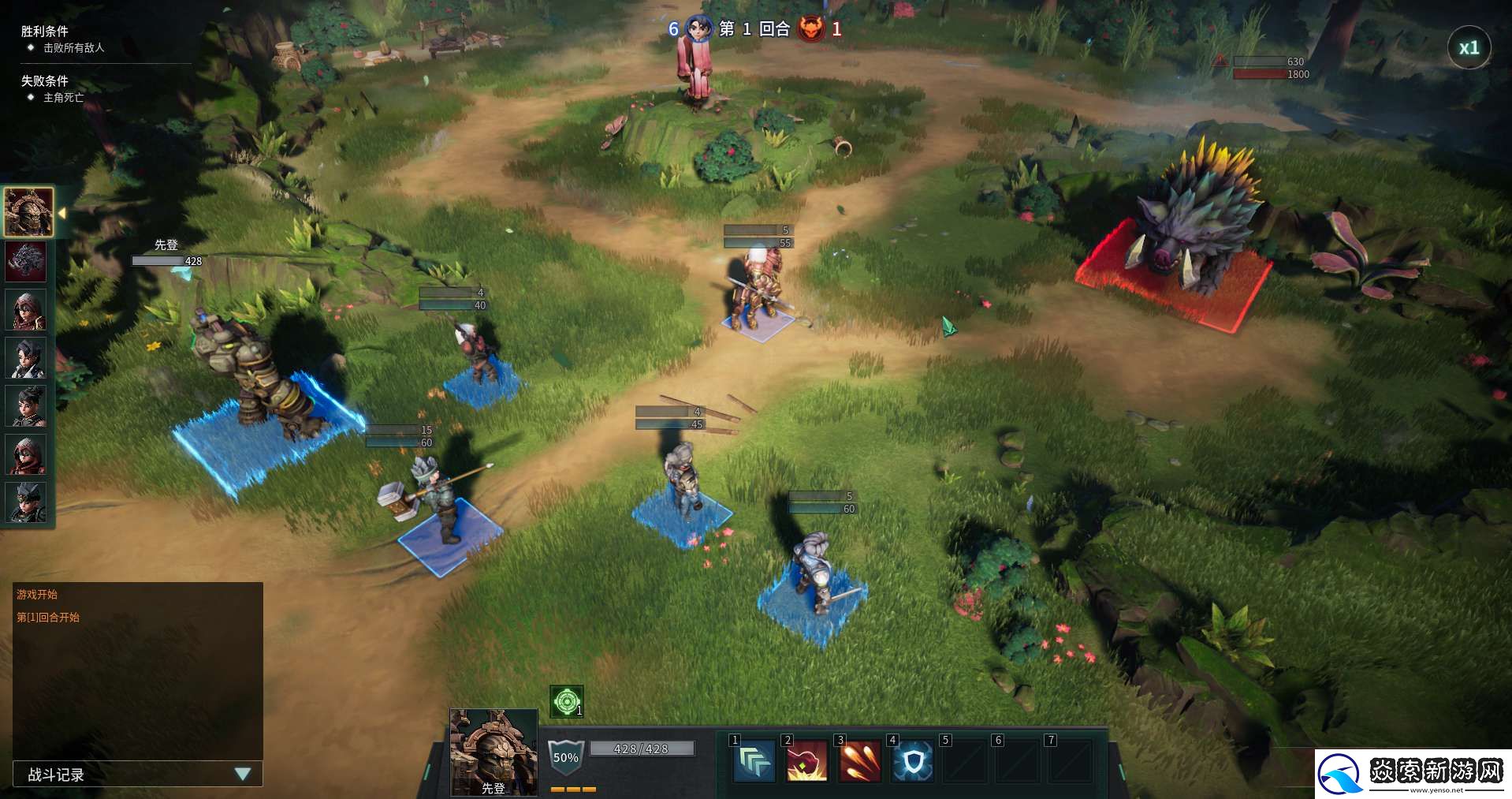Select the spiky boar turn-order portrait
This screenshot has width=1512, height=799.
(26, 261)
